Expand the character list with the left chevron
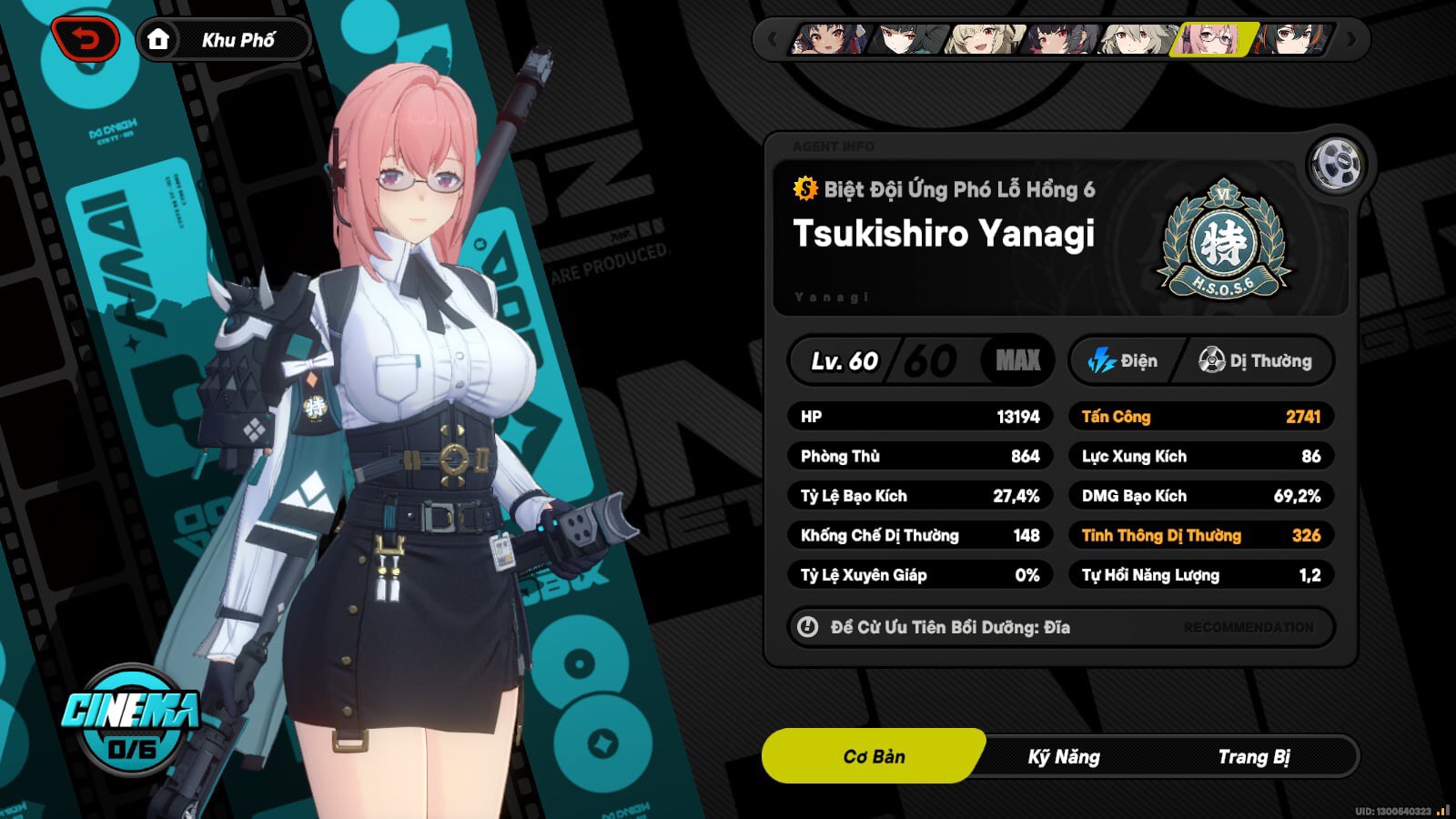 (773, 40)
